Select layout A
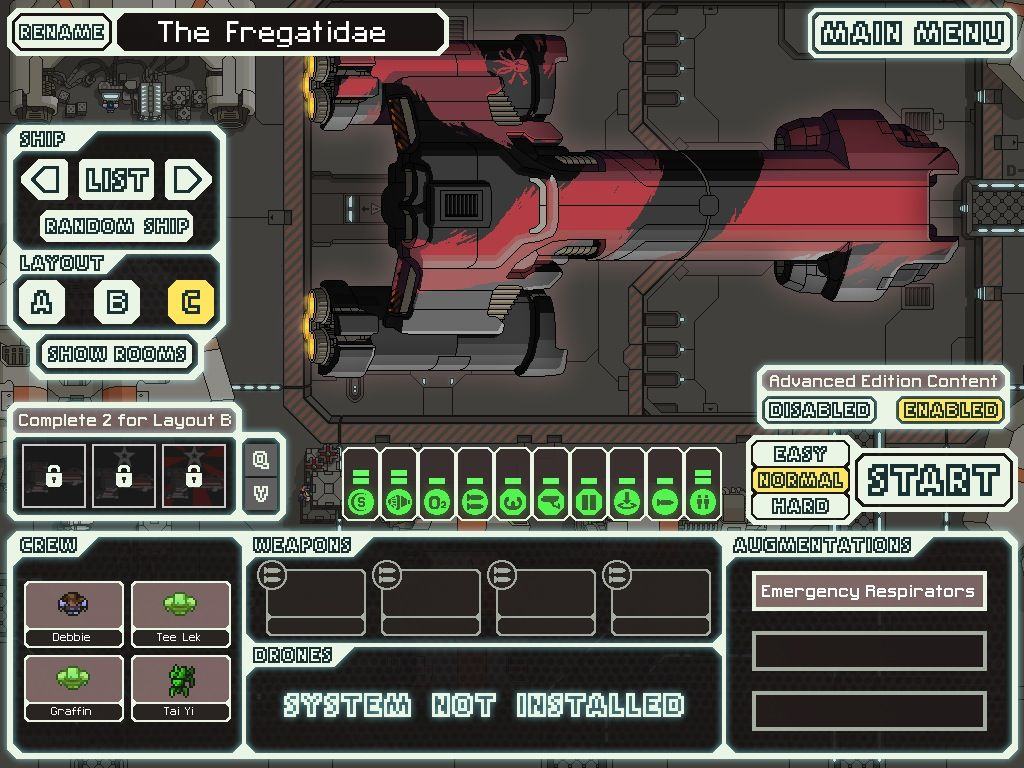The width and height of the screenshot is (1024, 768). pos(42,302)
